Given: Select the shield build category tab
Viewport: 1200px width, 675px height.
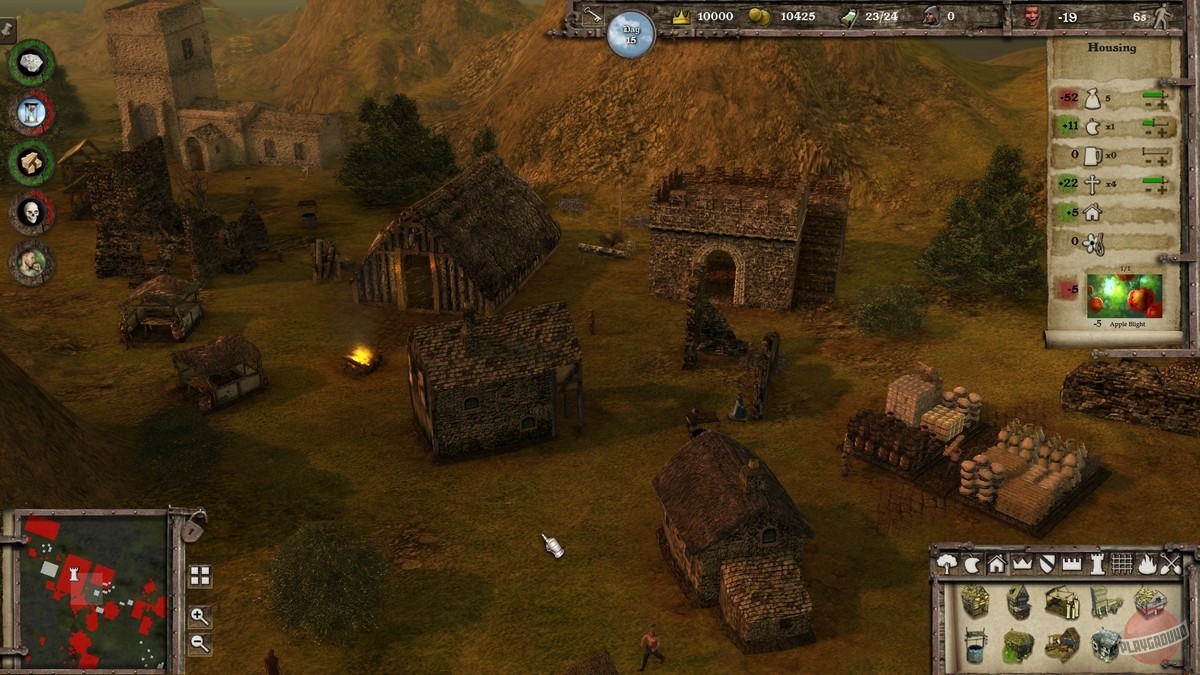Looking at the screenshot, I should (x=1047, y=564).
